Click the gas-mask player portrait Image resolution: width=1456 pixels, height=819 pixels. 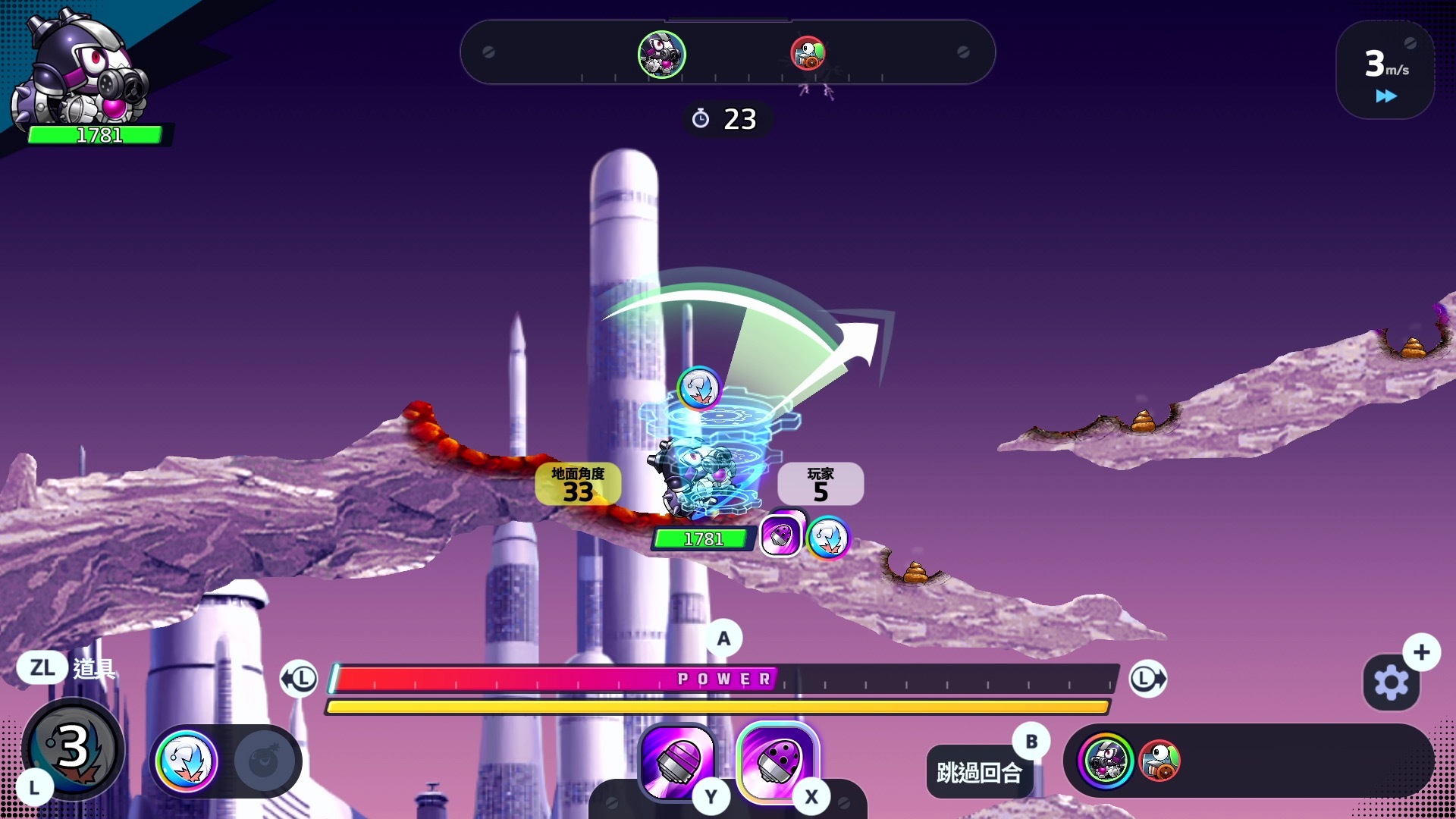click(83, 72)
